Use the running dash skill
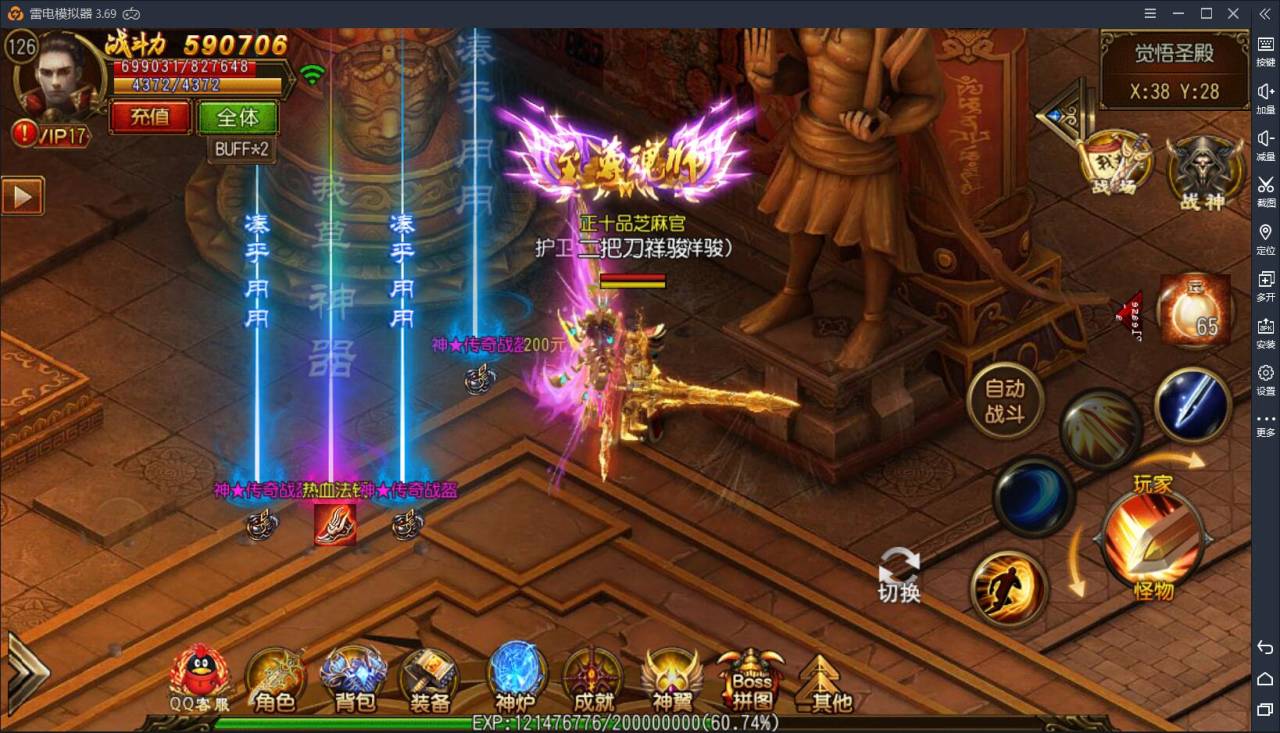 [1009, 589]
